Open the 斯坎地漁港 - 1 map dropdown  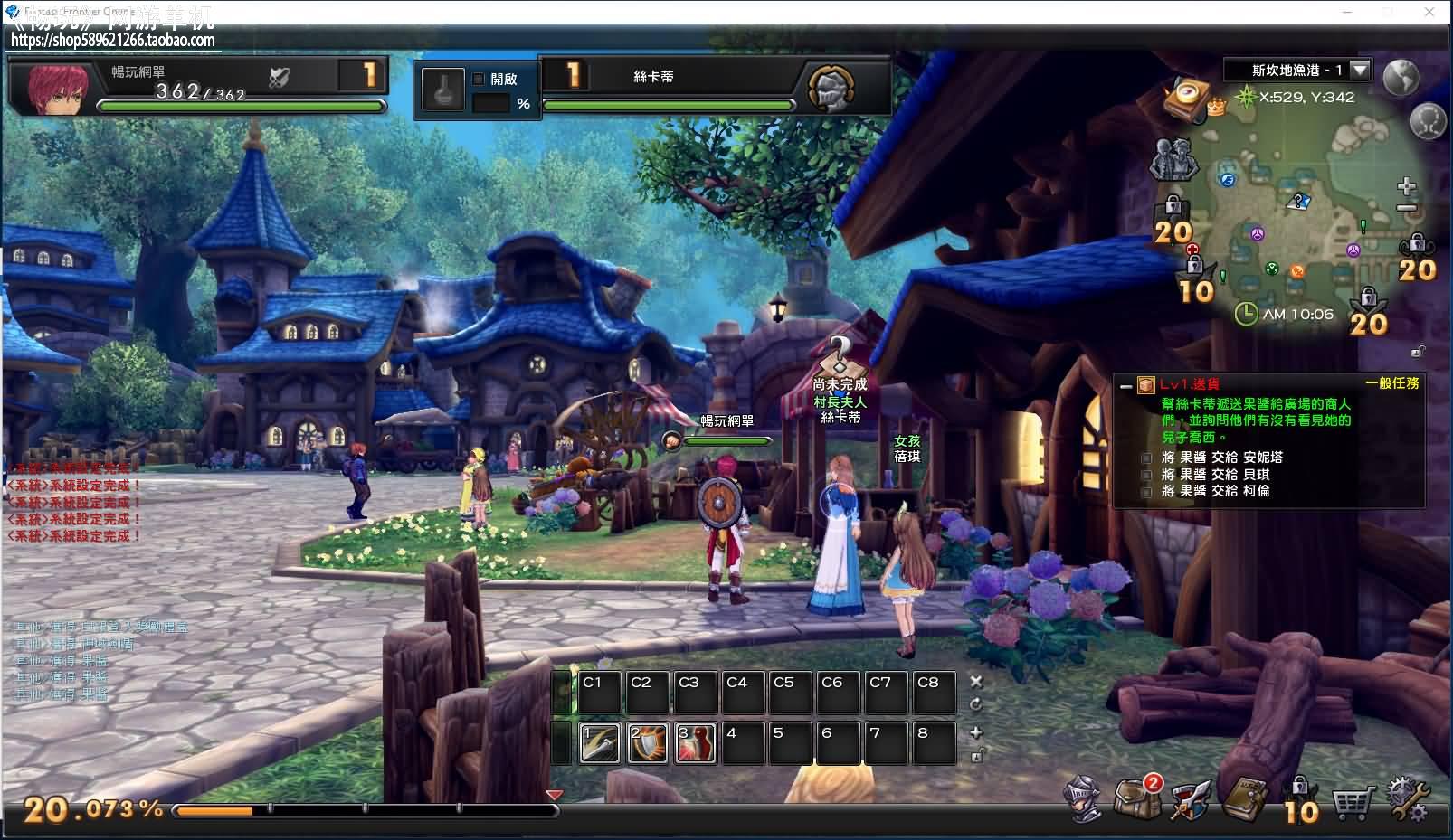(x=1359, y=69)
